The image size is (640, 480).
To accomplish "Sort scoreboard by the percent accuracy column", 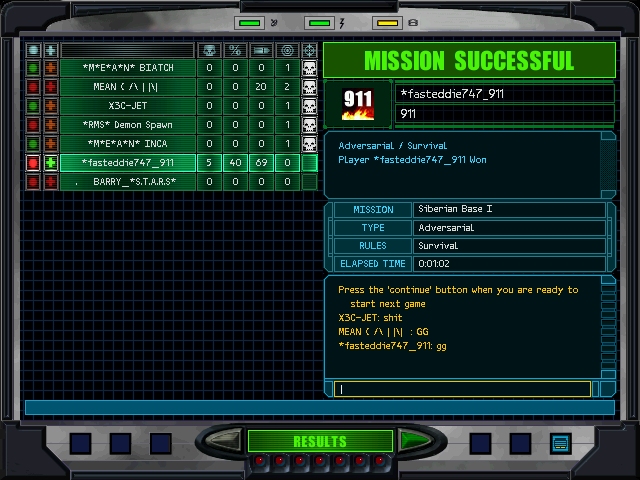I will tap(235, 50).
